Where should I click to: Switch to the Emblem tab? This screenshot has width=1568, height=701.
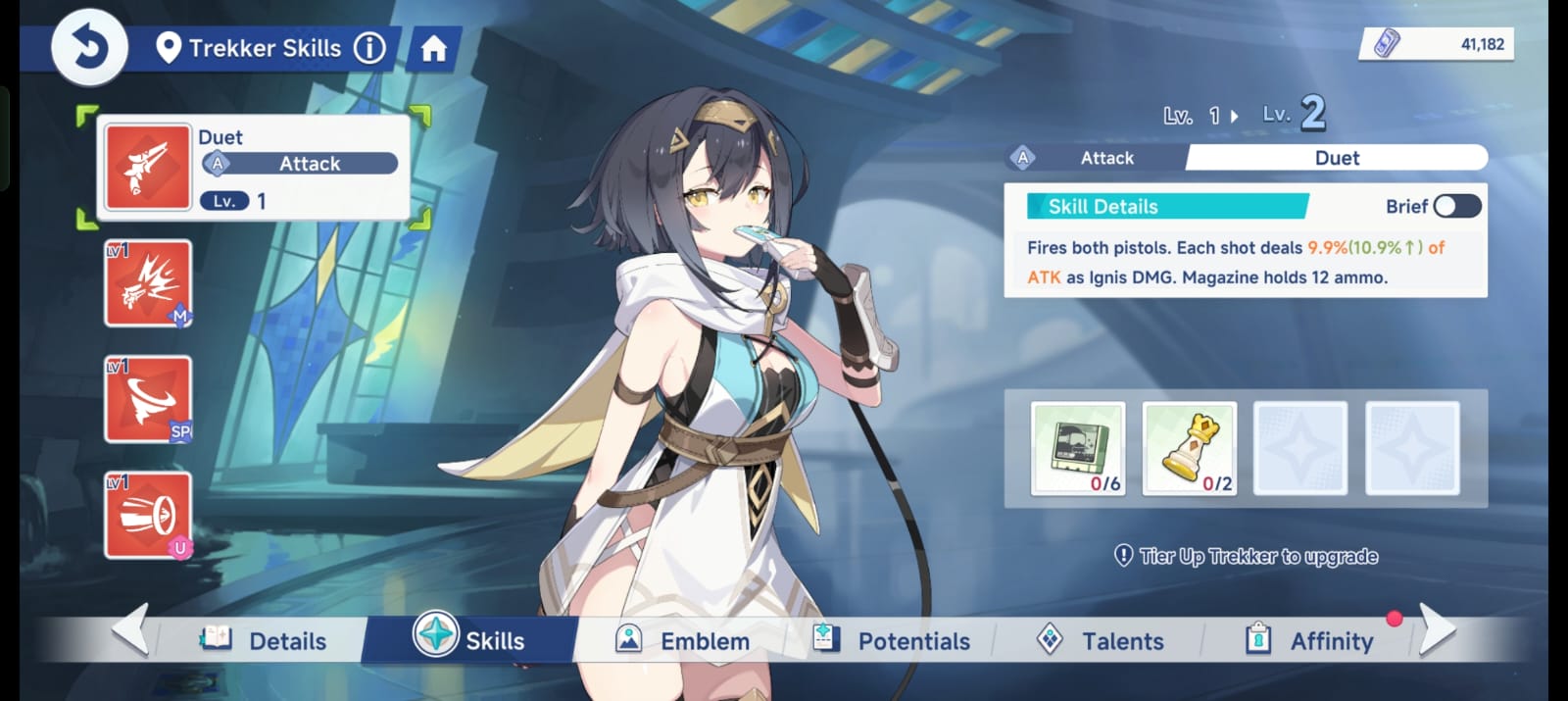(683, 641)
